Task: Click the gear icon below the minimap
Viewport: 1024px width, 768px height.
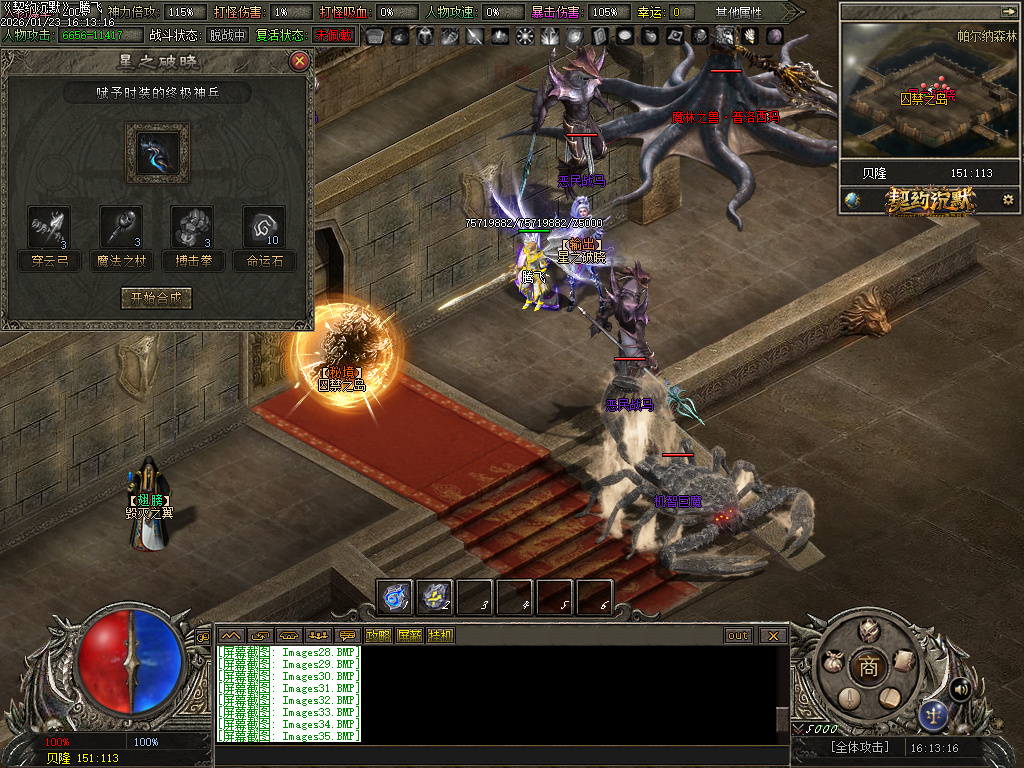Action: tap(1008, 200)
